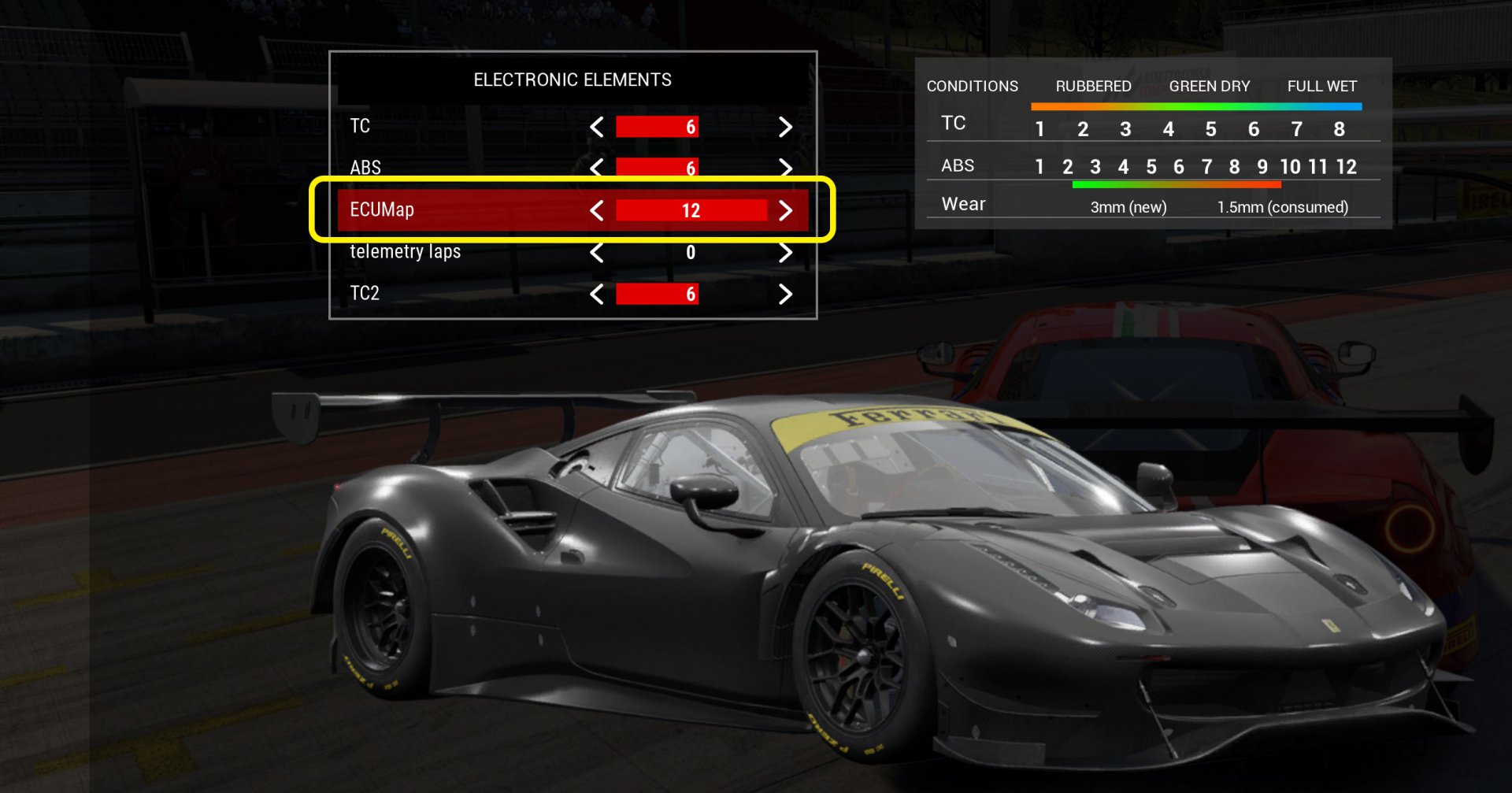Click the TC red value bar
1512x793 pixels.
pos(657,127)
